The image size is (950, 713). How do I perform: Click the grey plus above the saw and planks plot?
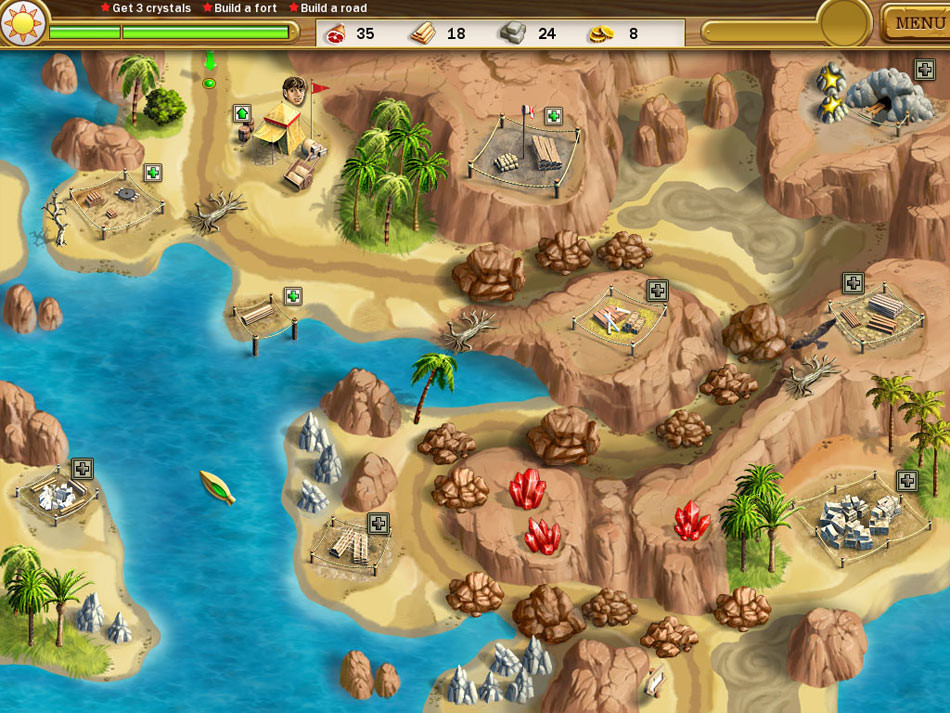[657, 290]
